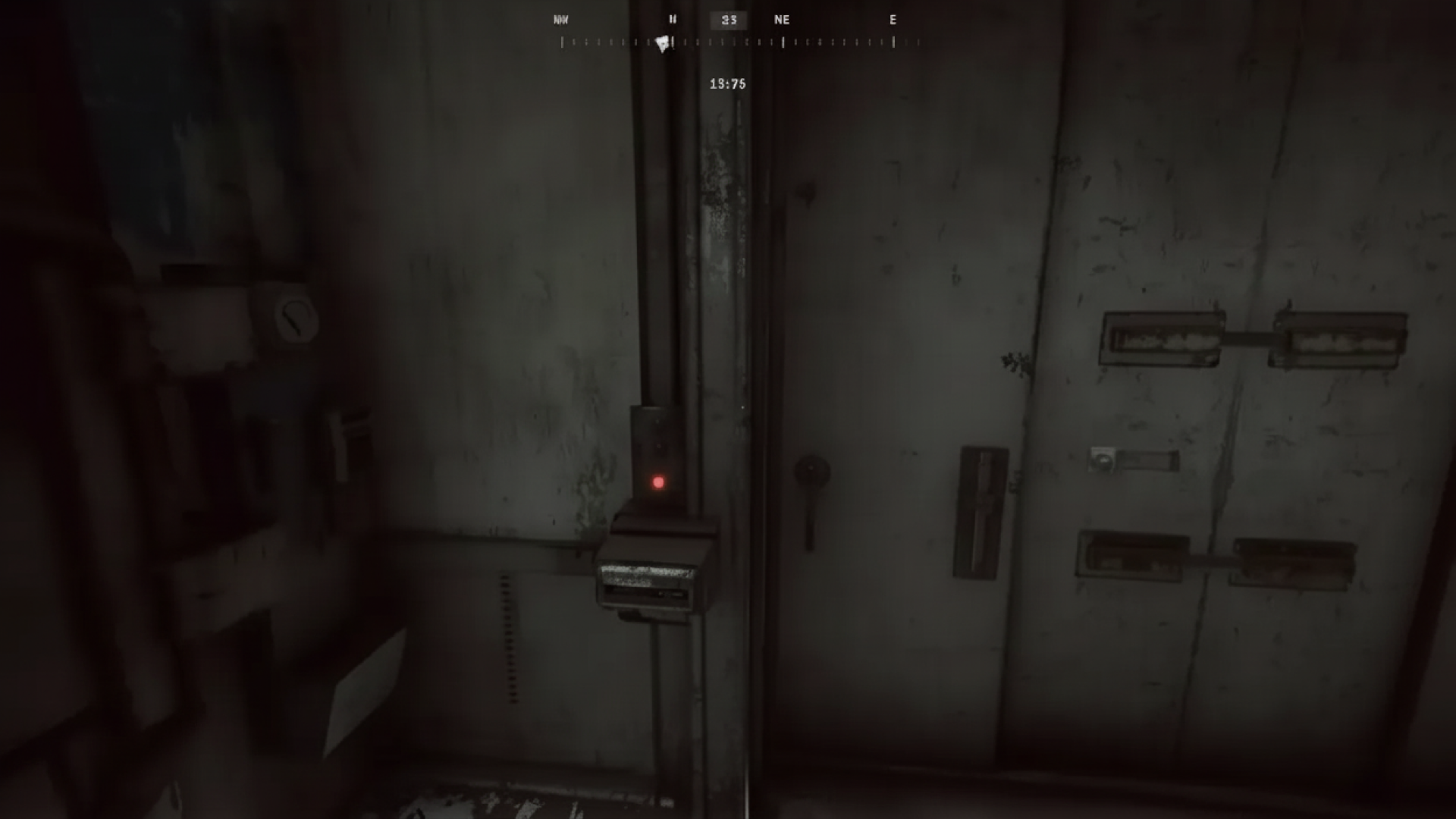The width and height of the screenshot is (1456, 819).
Task: Select the NE compass direction marker
Action: [783, 20]
